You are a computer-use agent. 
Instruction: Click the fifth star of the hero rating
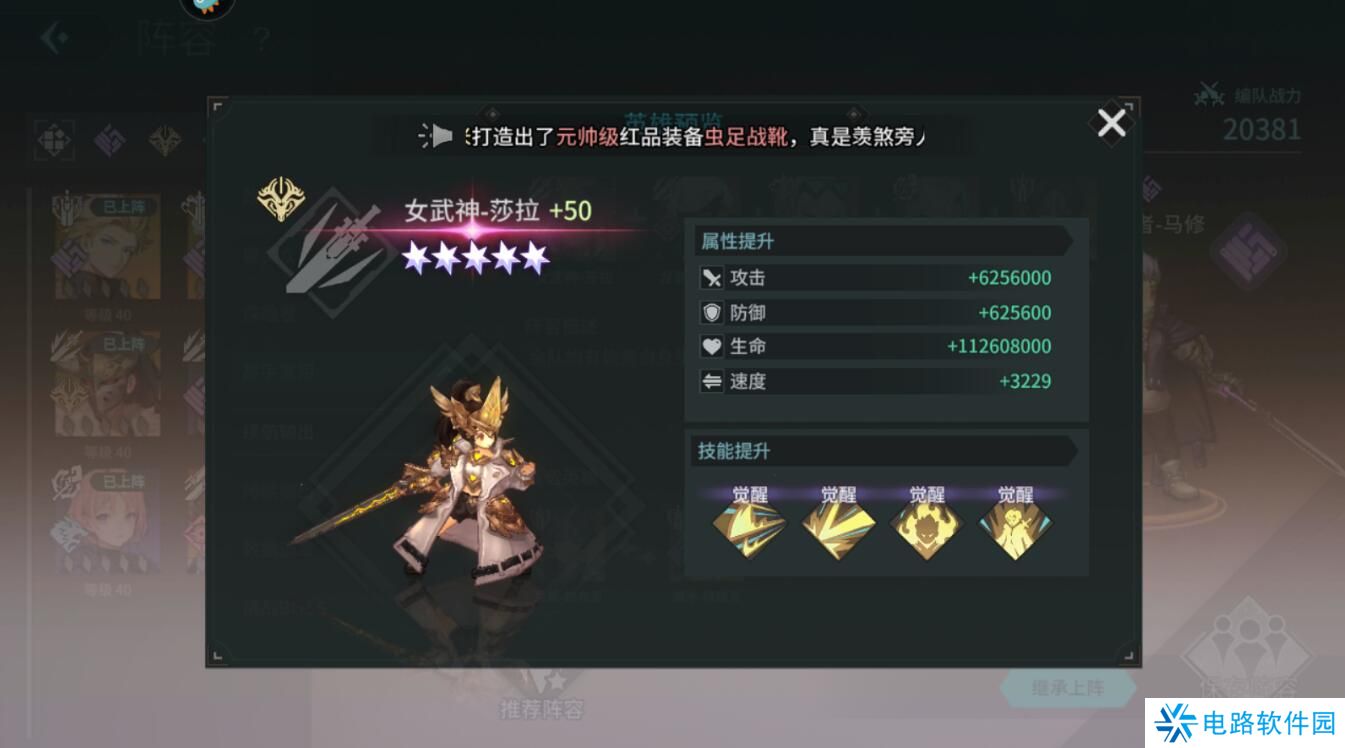click(536, 257)
